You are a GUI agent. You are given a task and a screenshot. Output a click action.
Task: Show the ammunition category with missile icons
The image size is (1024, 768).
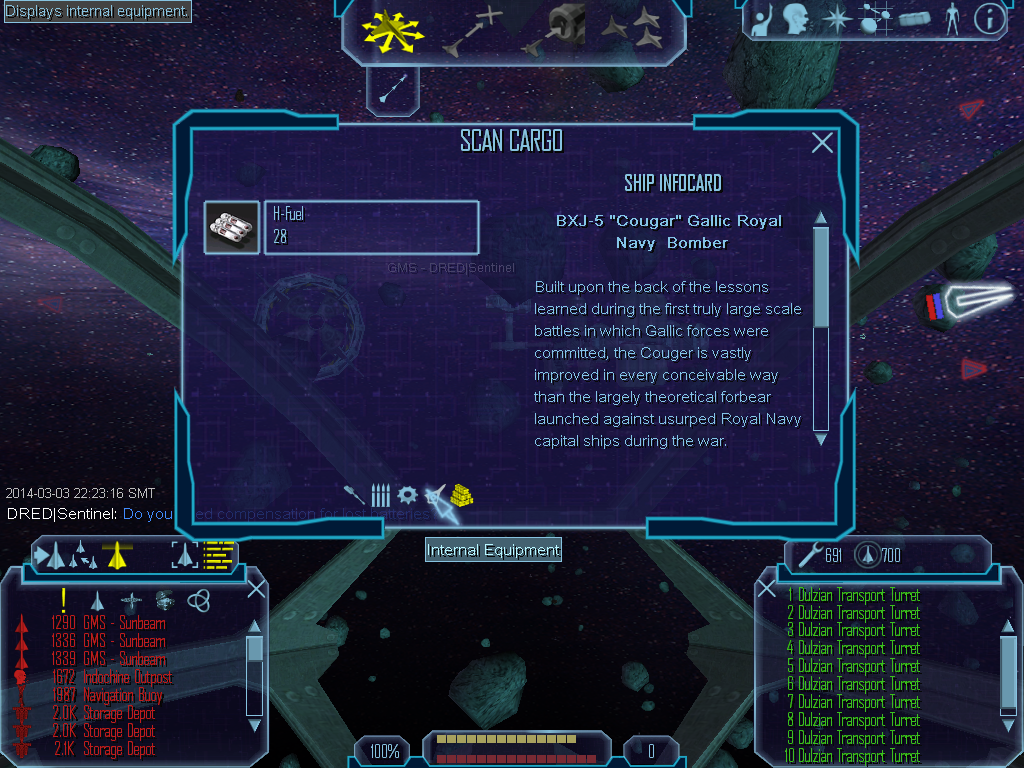point(380,494)
